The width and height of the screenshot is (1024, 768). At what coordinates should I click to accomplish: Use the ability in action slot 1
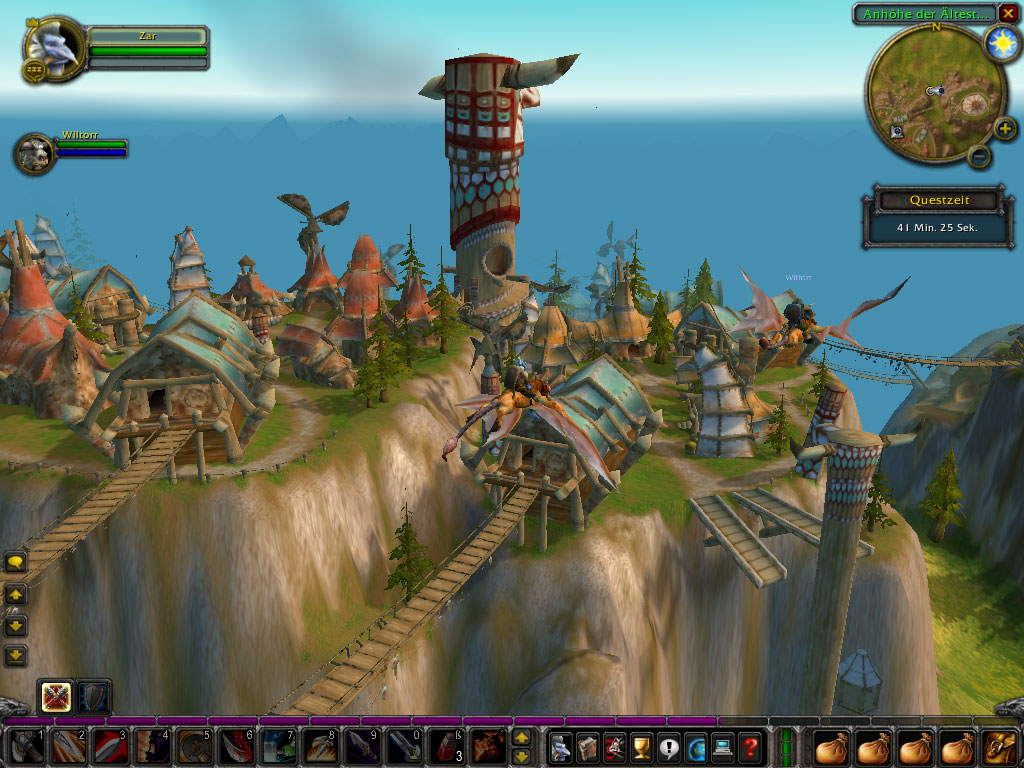coord(25,747)
